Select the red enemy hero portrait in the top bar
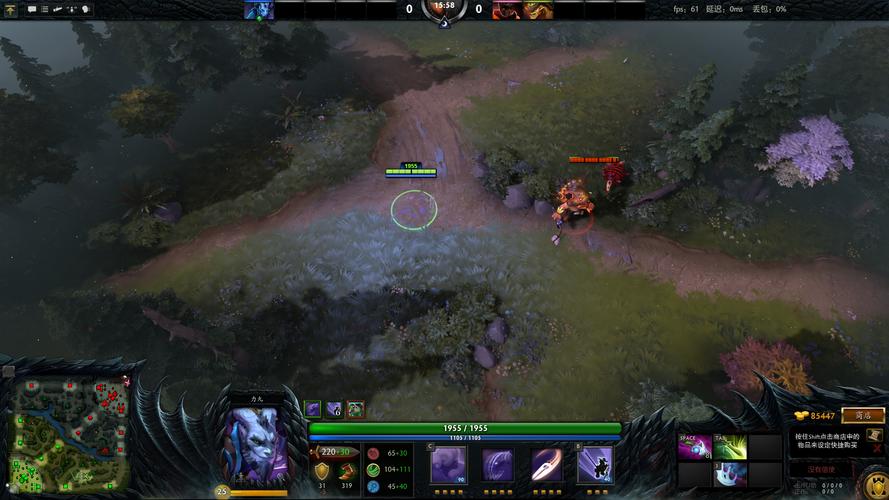This screenshot has height=500, width=889. pos(506,10)
